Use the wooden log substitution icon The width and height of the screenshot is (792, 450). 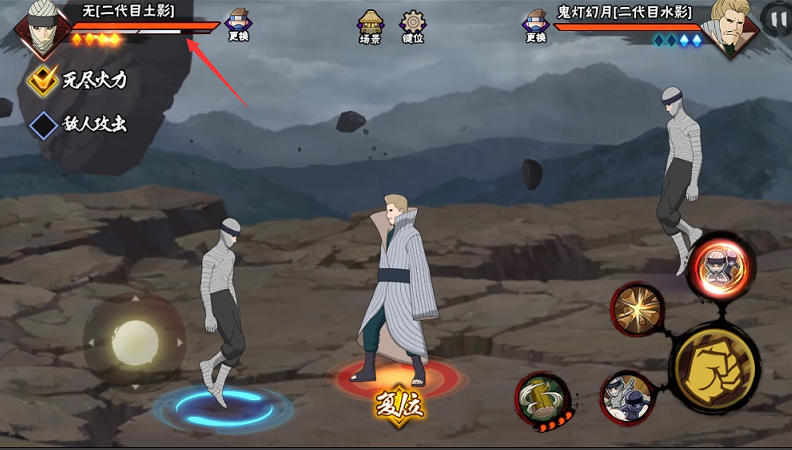[543, 400]
